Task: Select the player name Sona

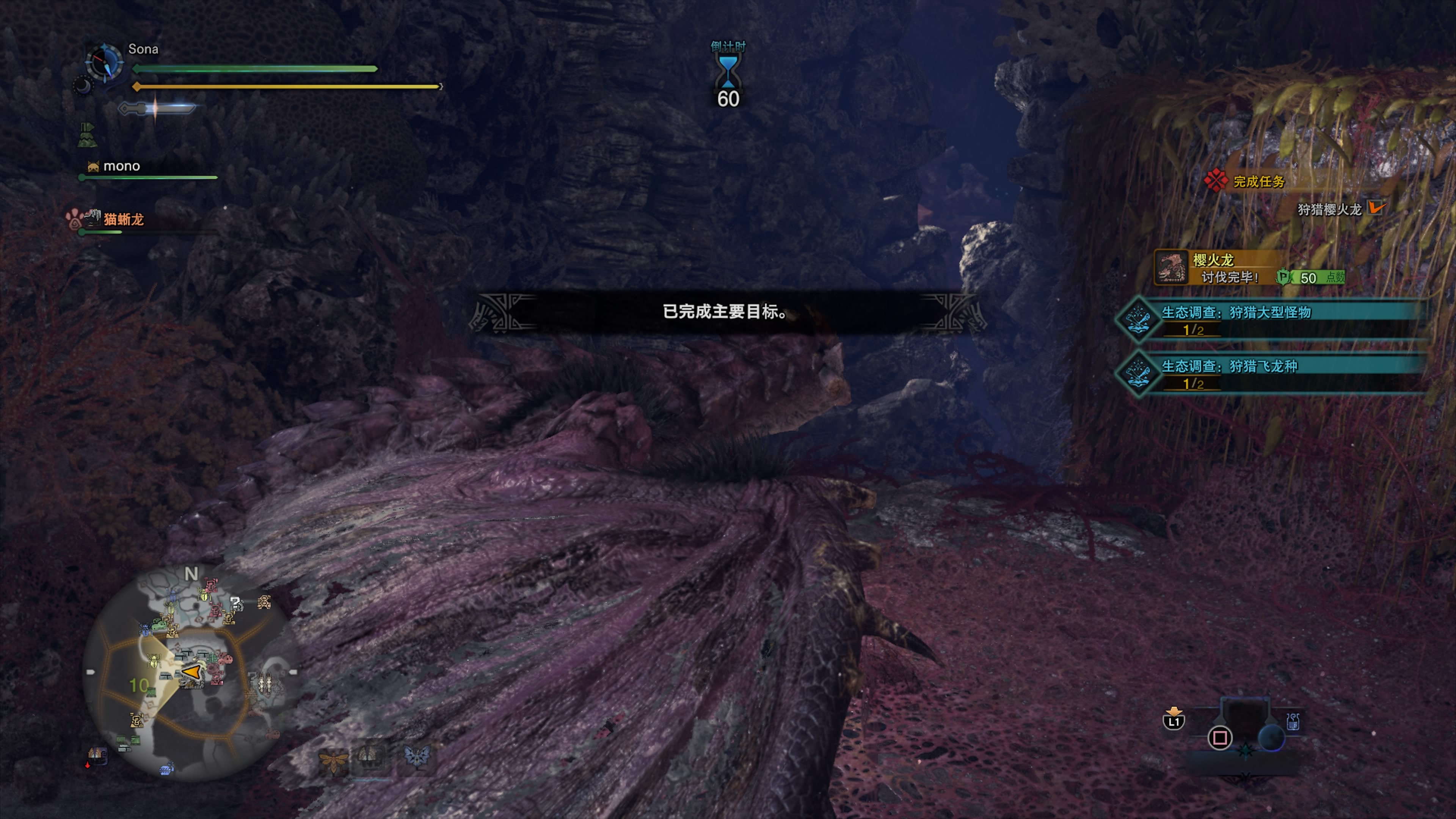Action: coord(143,49)
